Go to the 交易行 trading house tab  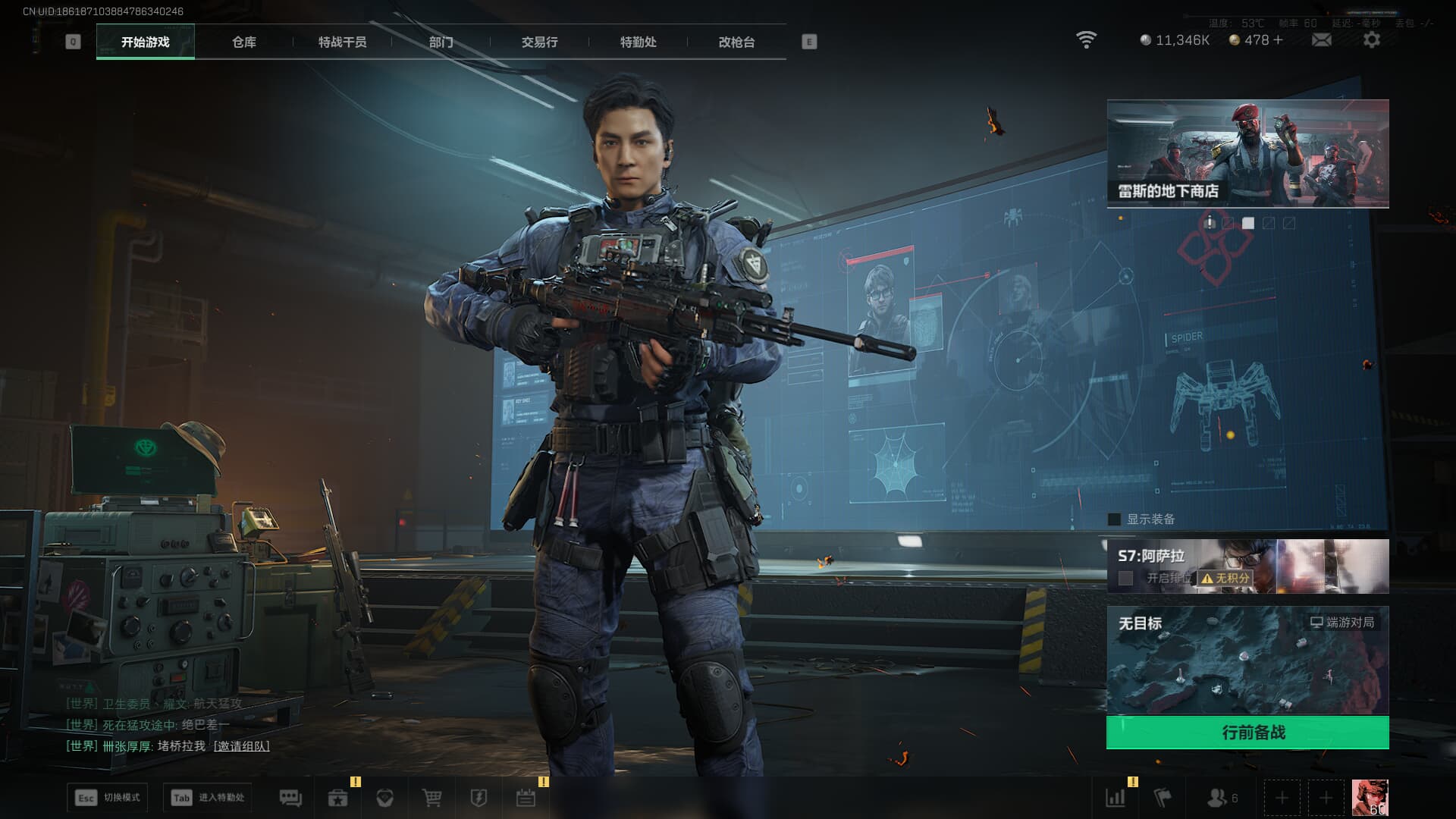pyautogui.click(x=539, y=42)
